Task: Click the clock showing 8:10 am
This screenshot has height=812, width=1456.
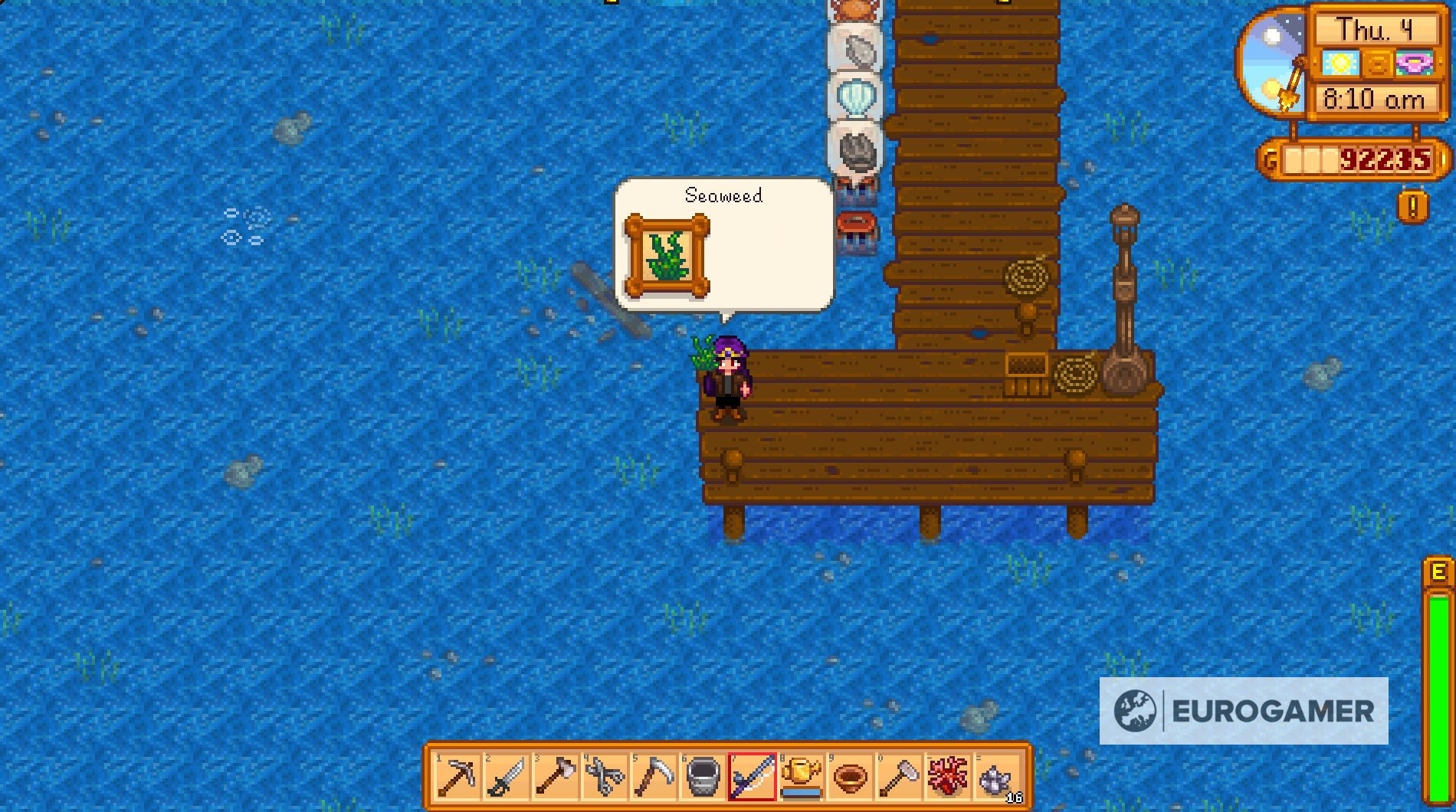Action: (x=1374, y=100)
